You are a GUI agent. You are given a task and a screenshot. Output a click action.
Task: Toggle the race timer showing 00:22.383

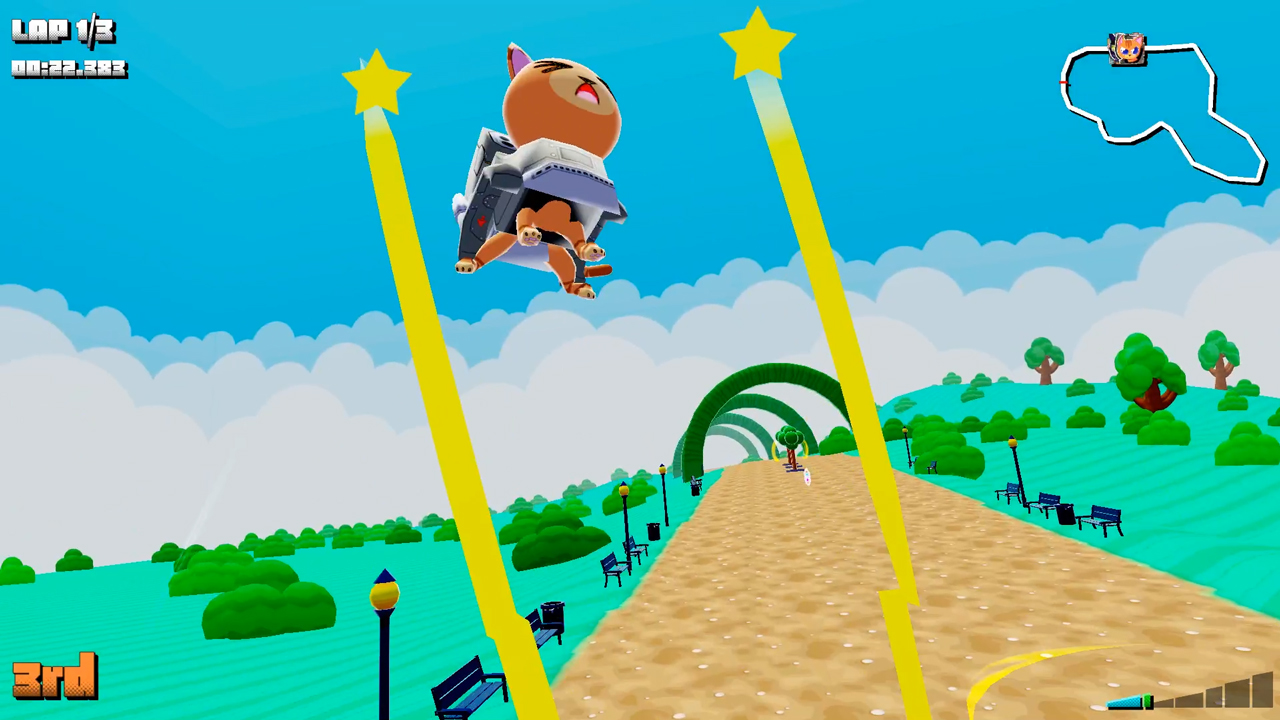tap(68, 70)
